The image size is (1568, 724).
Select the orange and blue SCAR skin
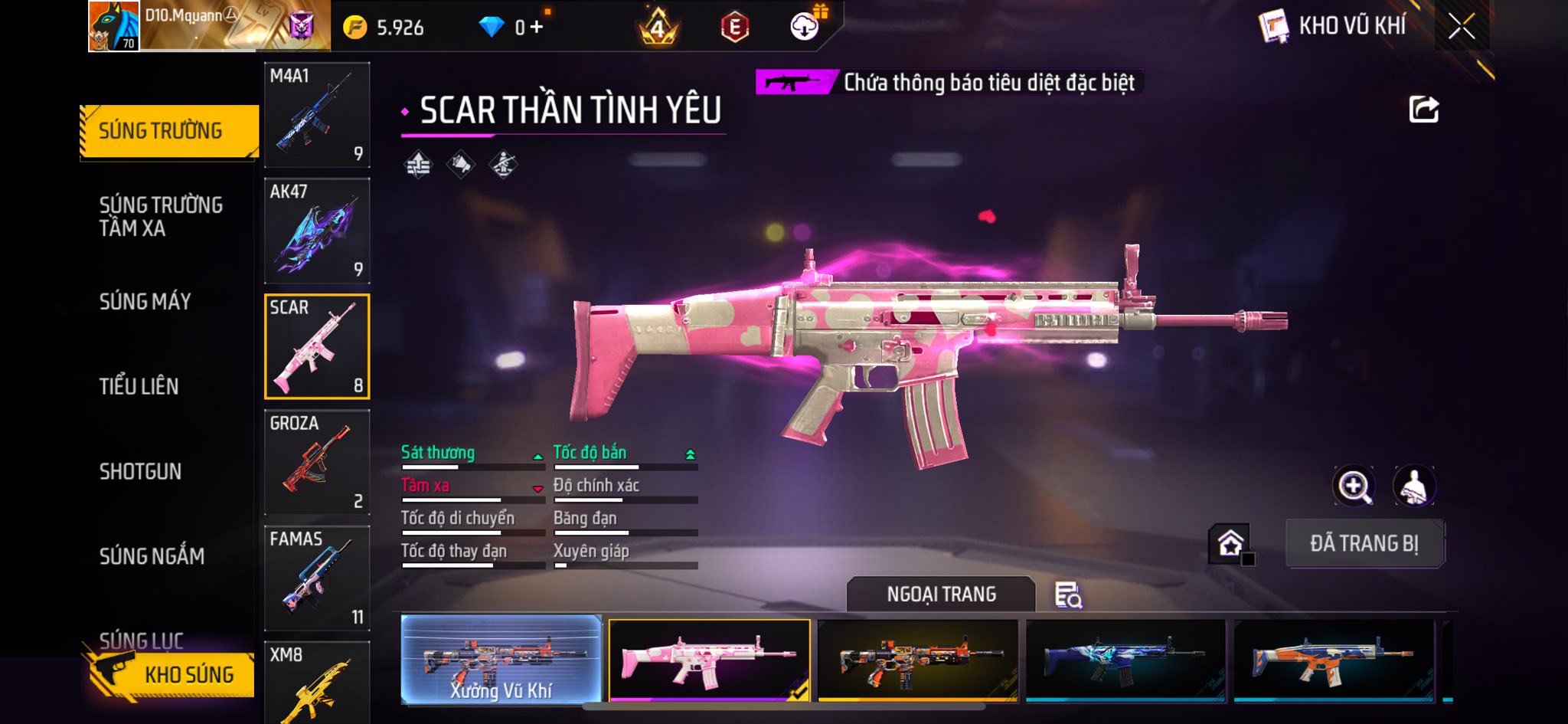[1333, 660]
